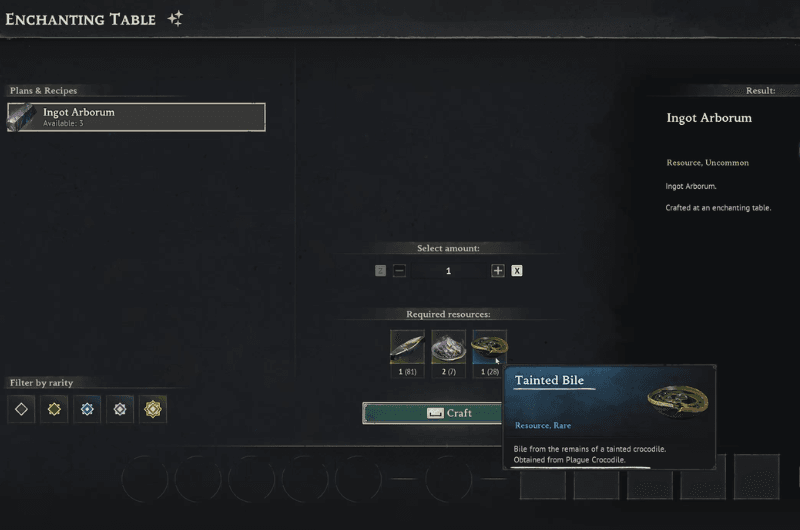The image size is (800, 530).
Task: Filter recipes by plain white diamond rarity
Action: pos(22,409)
